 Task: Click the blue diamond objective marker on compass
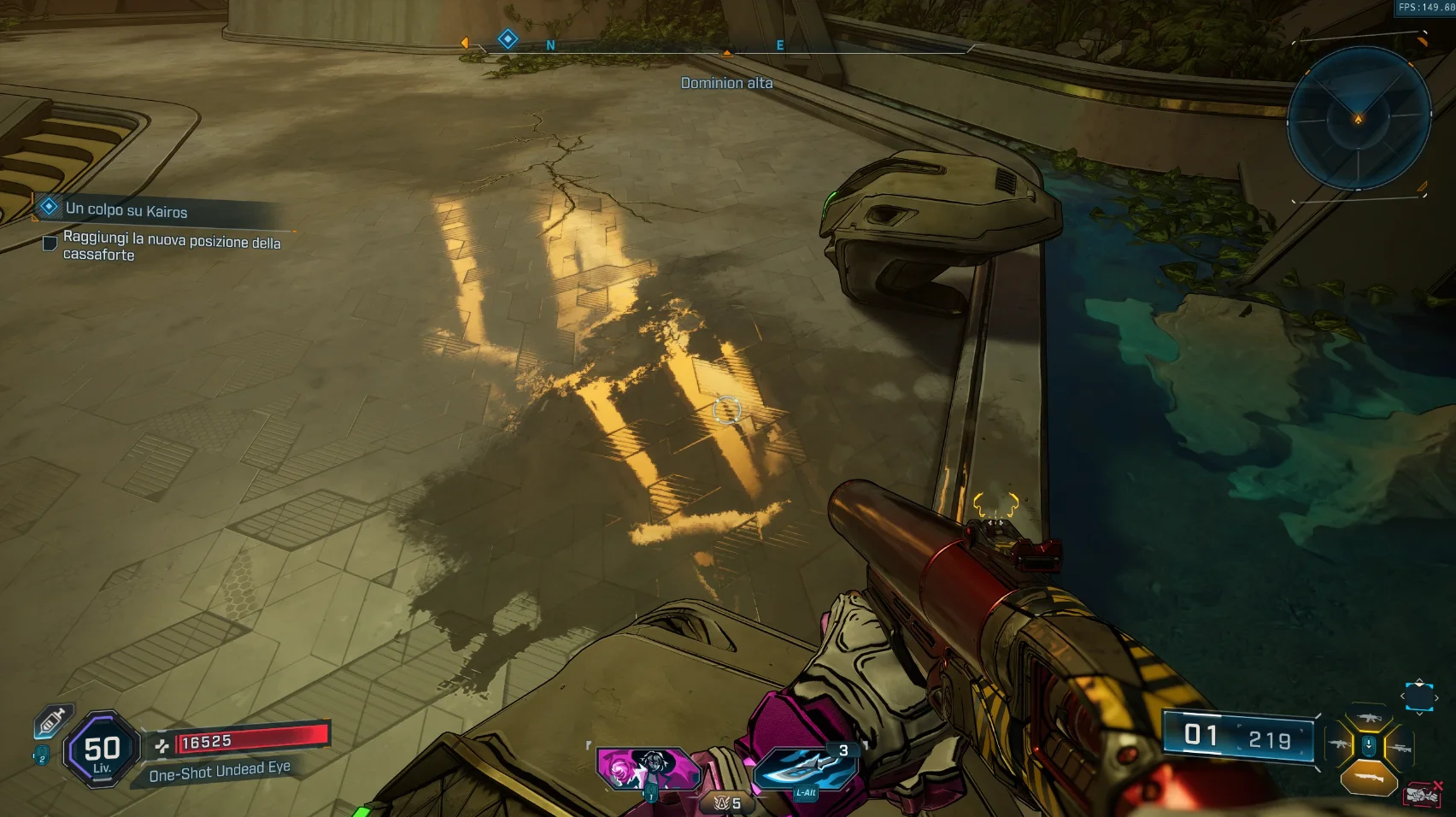(508, 38)
